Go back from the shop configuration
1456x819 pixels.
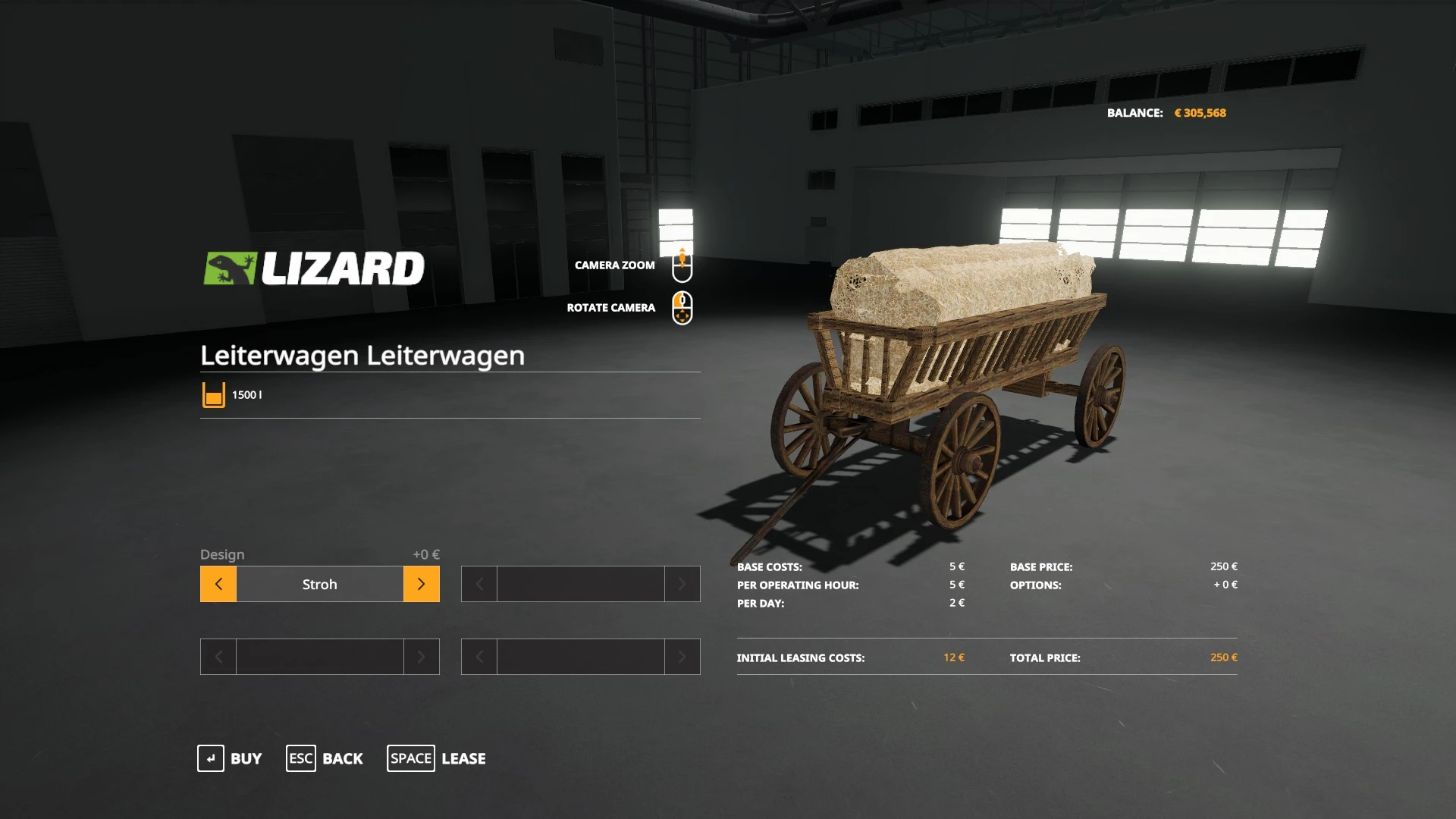click(325, 758)
